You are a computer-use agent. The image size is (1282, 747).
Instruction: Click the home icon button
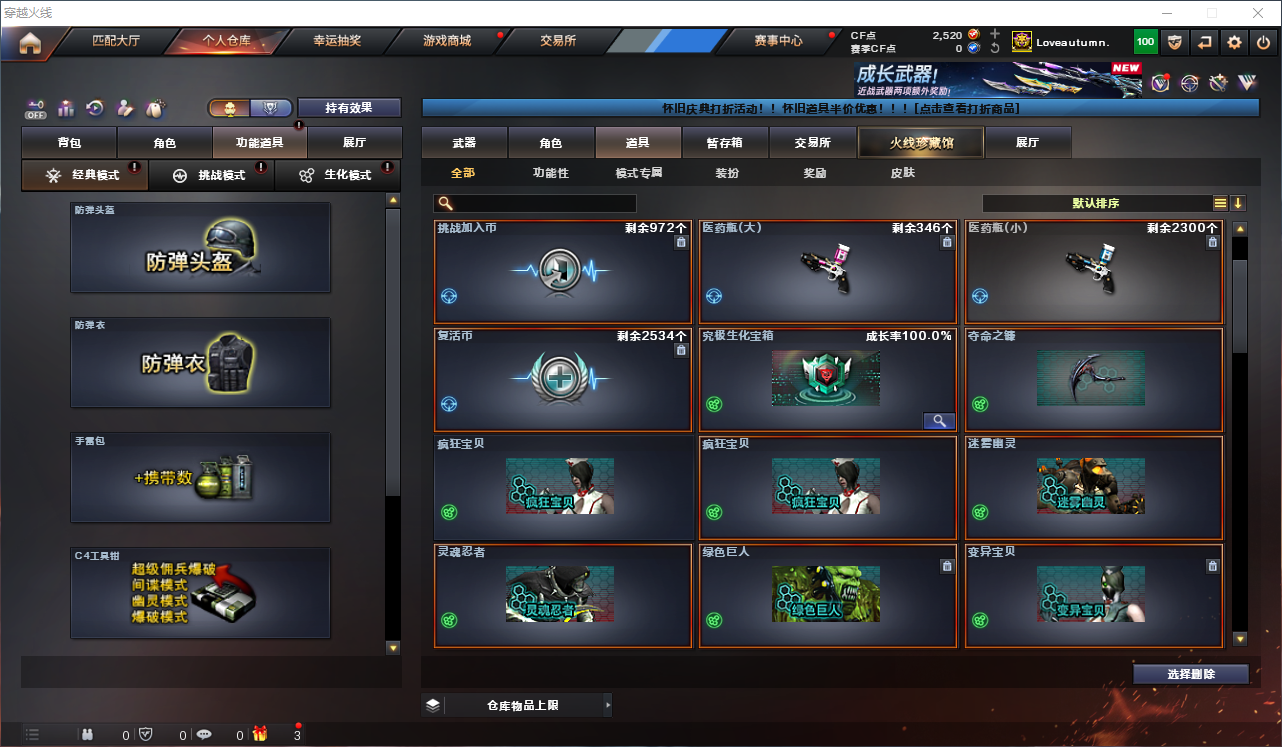(x=30, y=43)
